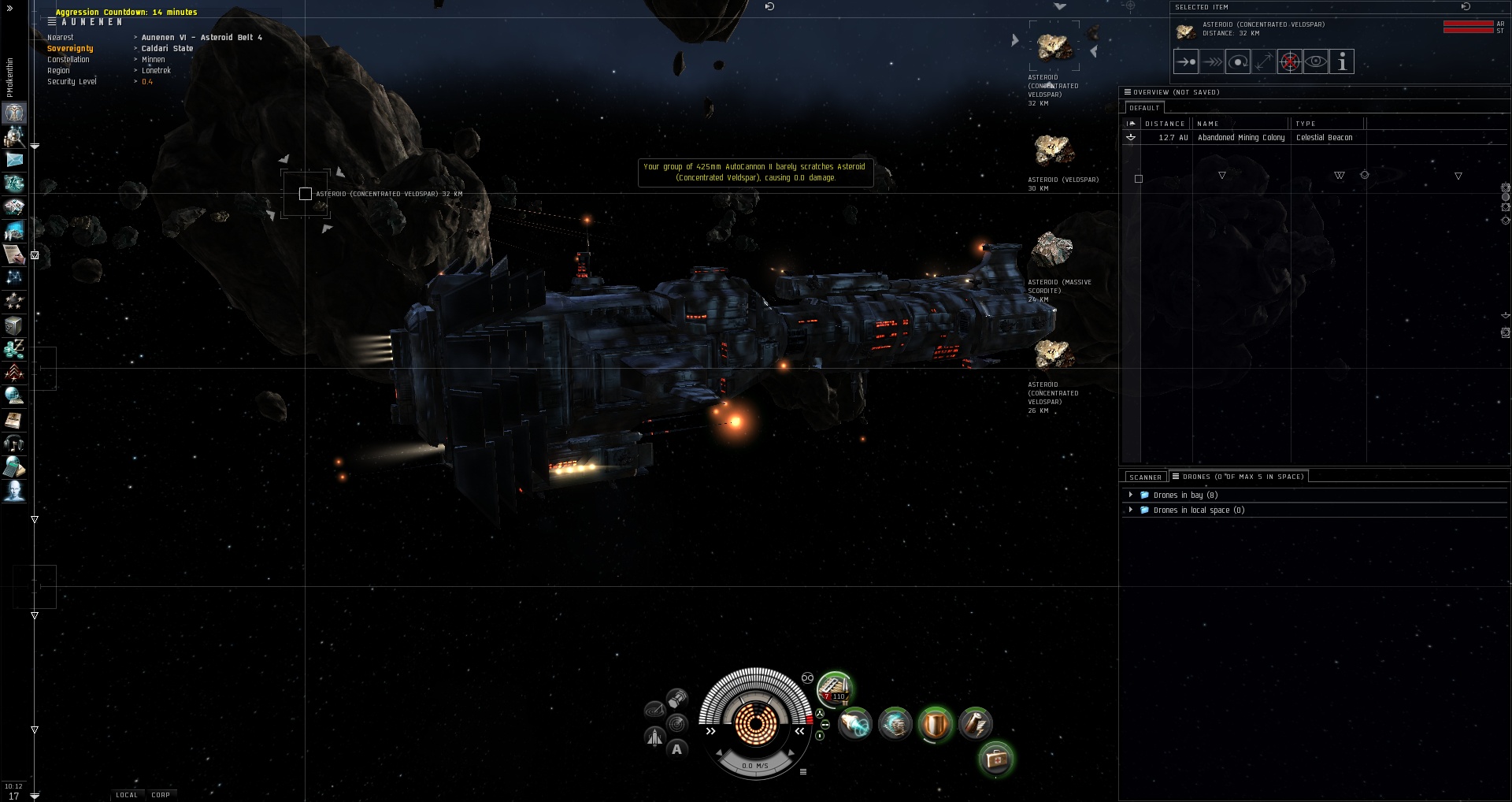1512x802 pixels.
Task: Activate the medkit repair module
Action: (x=995, y=759)
